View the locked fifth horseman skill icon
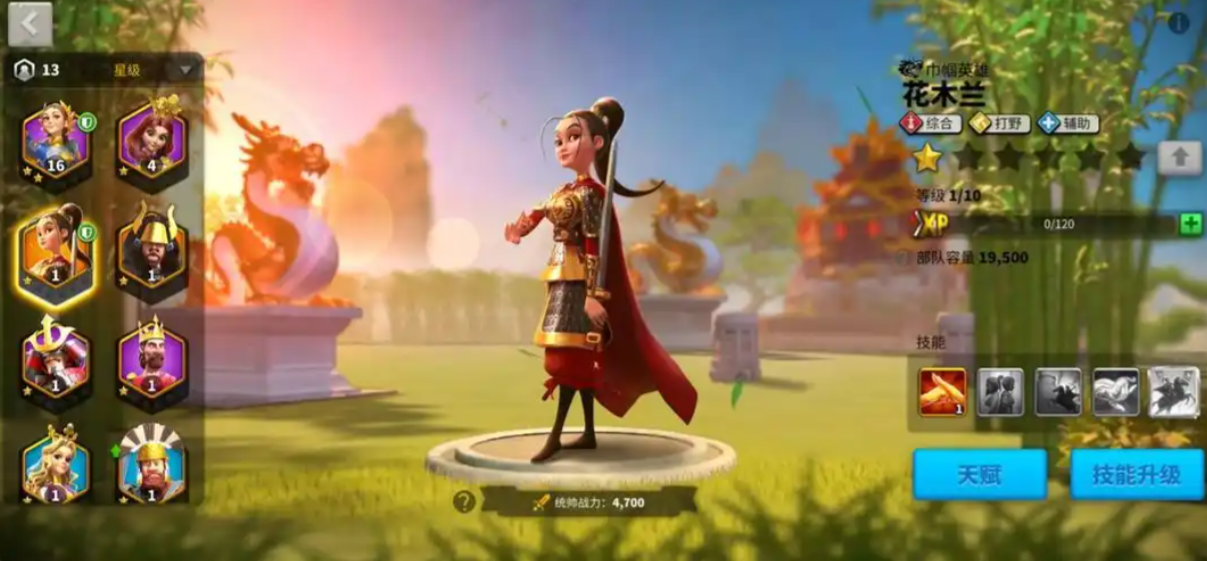The image size is (1207, 561). tap(1173, 391)
